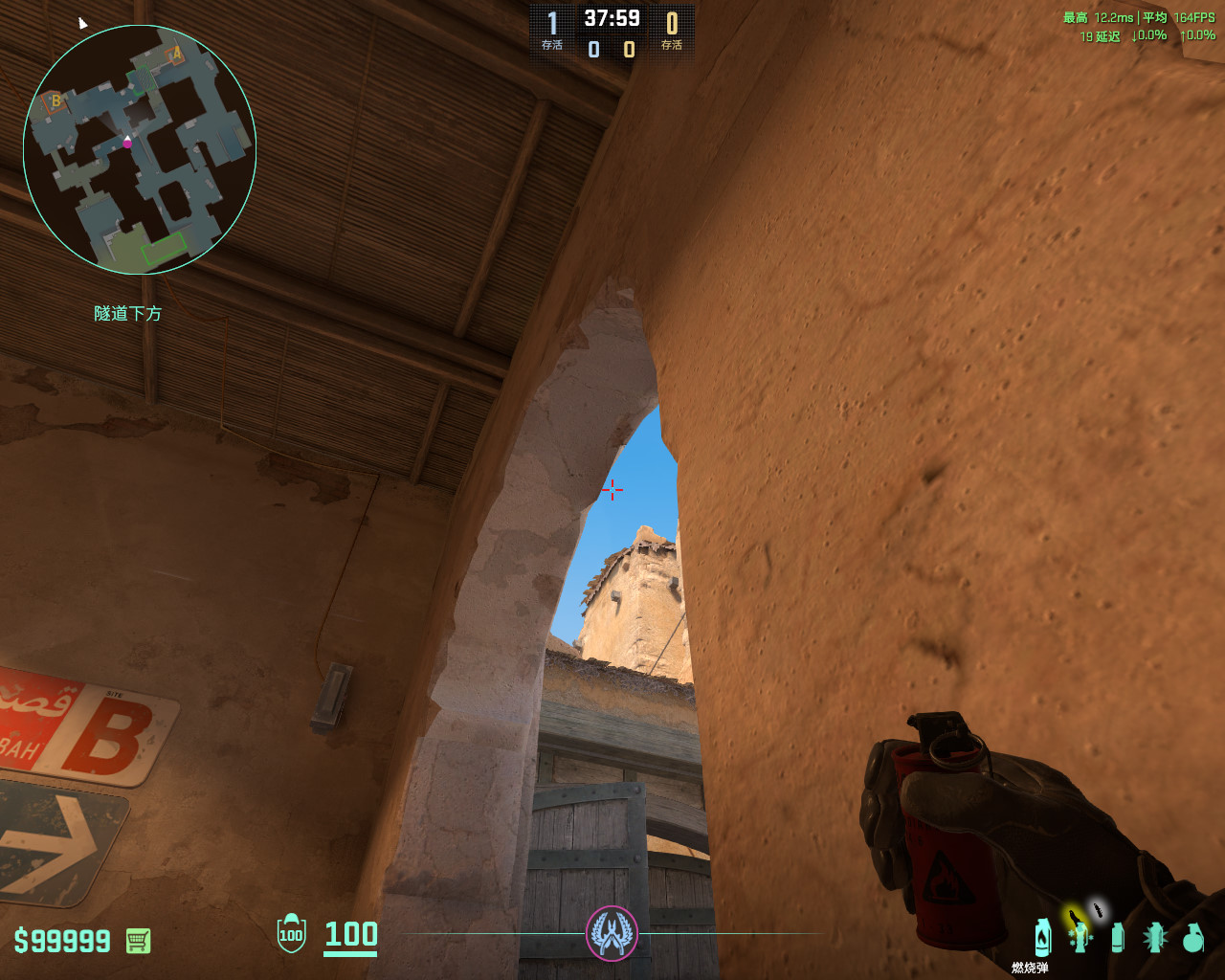This screenshot has width=1225, height=980.
Task: Click bombsite A marker on the radar
Action: pyautogui.click(x=176, y=55)
